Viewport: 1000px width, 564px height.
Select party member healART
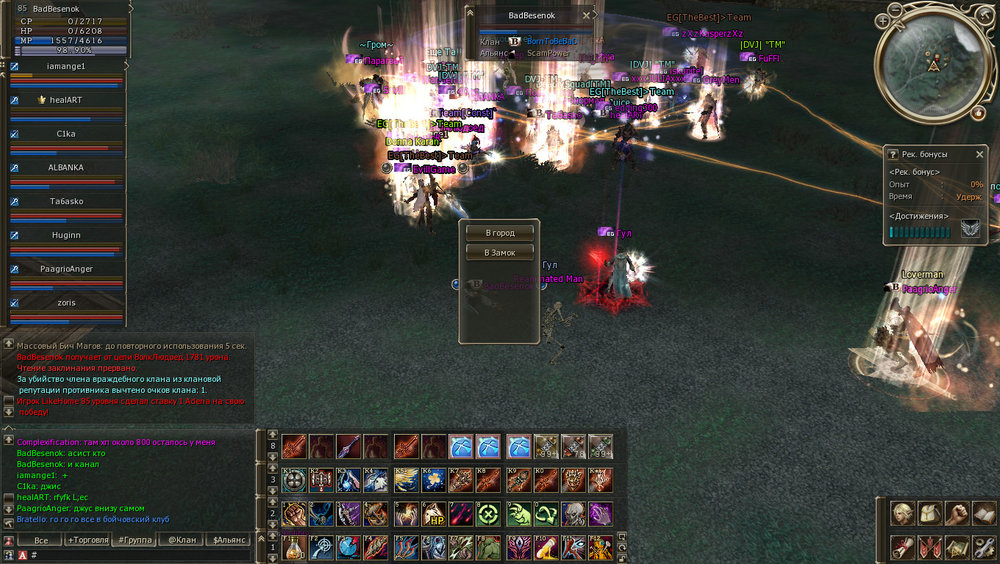click(67, 100)
